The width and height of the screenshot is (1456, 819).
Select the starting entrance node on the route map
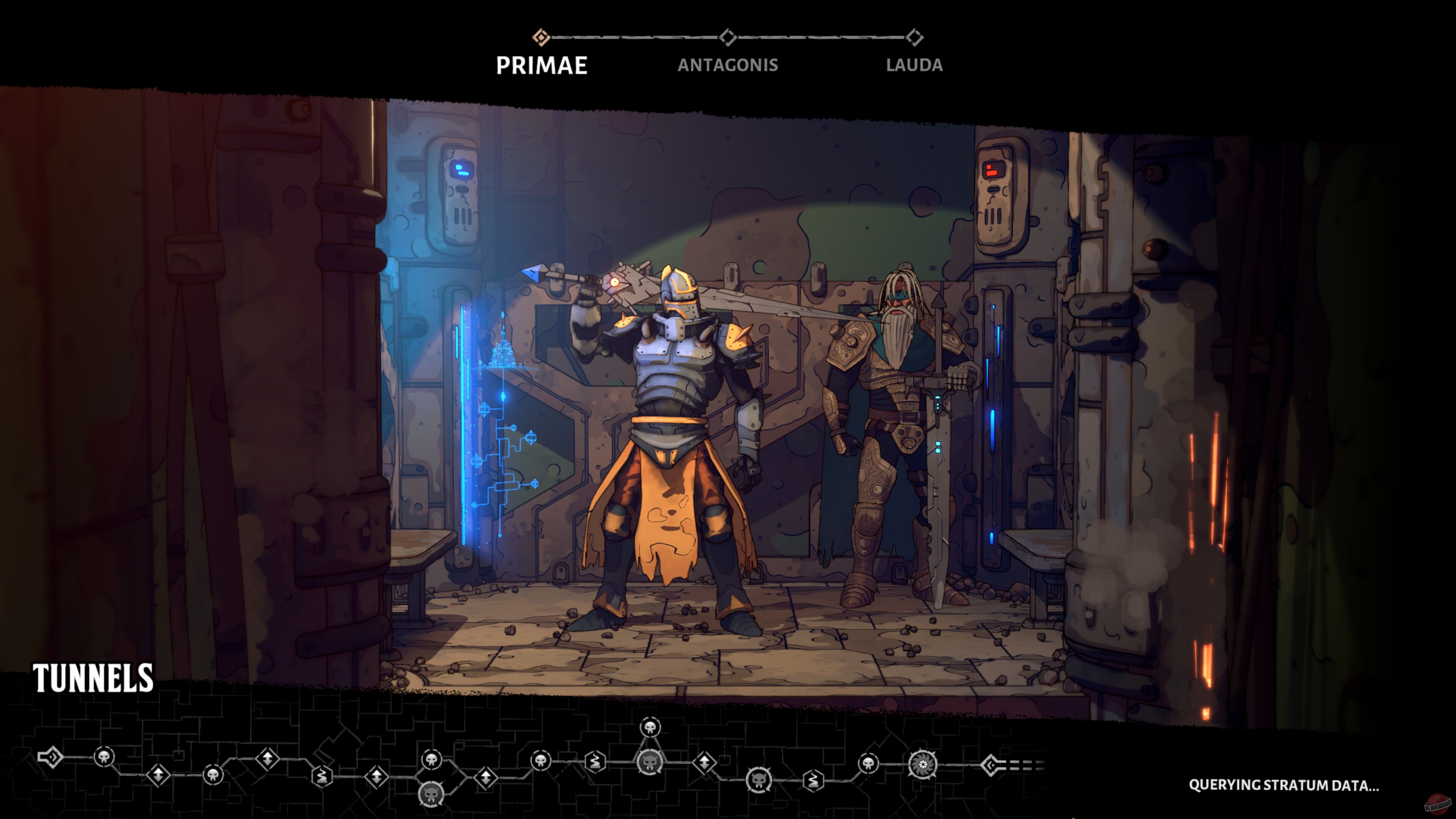50,757
